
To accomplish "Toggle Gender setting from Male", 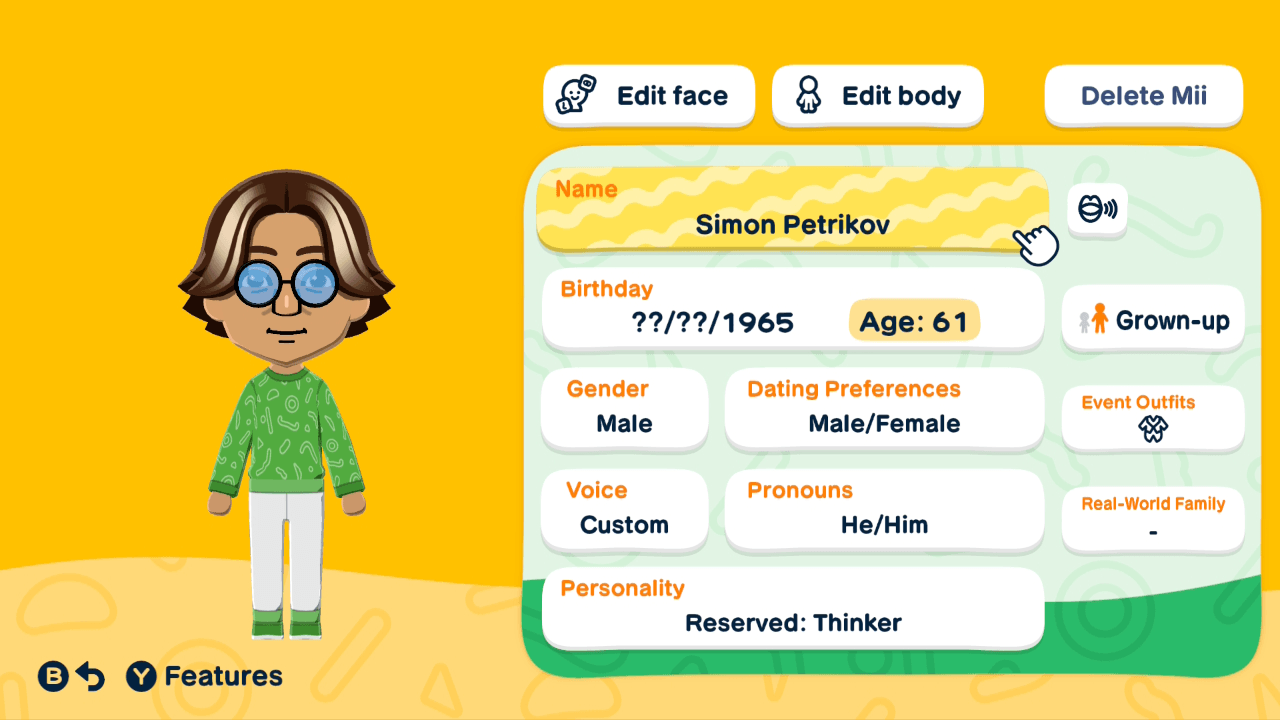I will 624,409.
